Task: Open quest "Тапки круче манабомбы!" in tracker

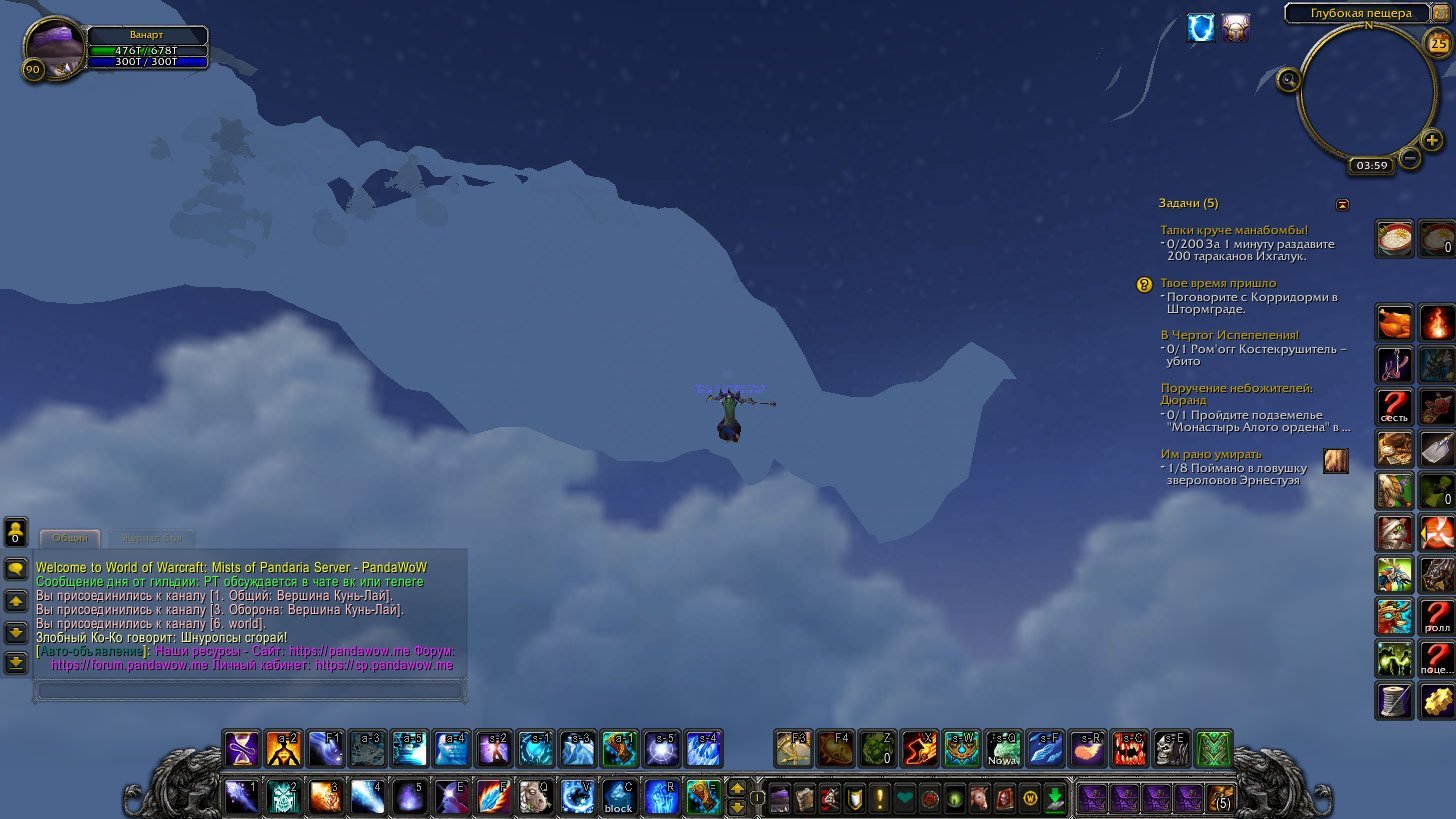Action: 1234,230
